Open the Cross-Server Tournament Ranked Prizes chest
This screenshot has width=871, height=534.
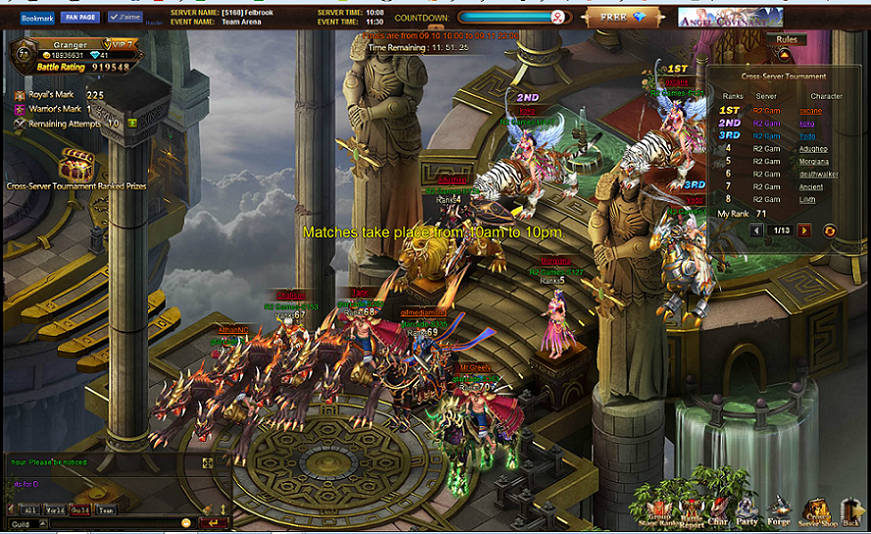click(x=77, y=166)
